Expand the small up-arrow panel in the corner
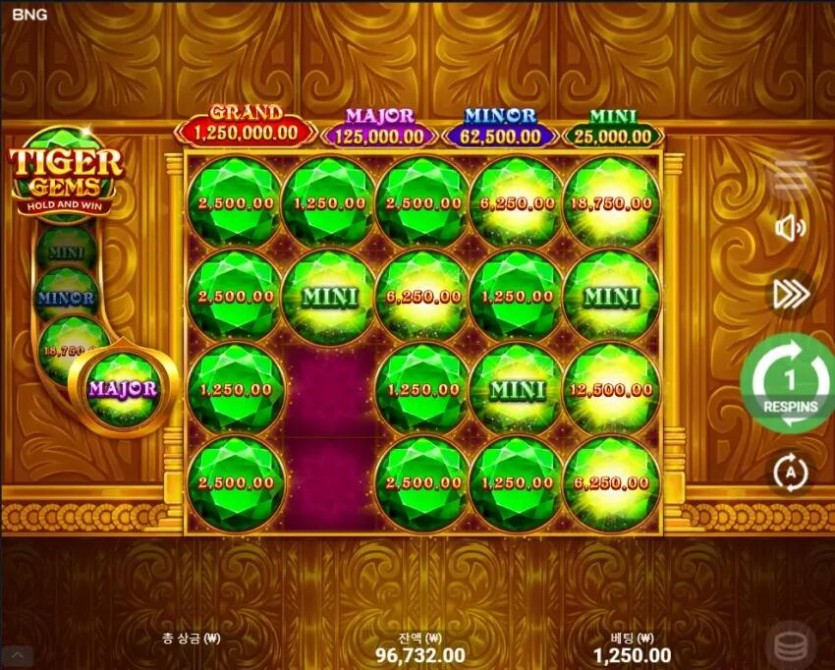Screen dimensions: 835x670 point(16,657)
